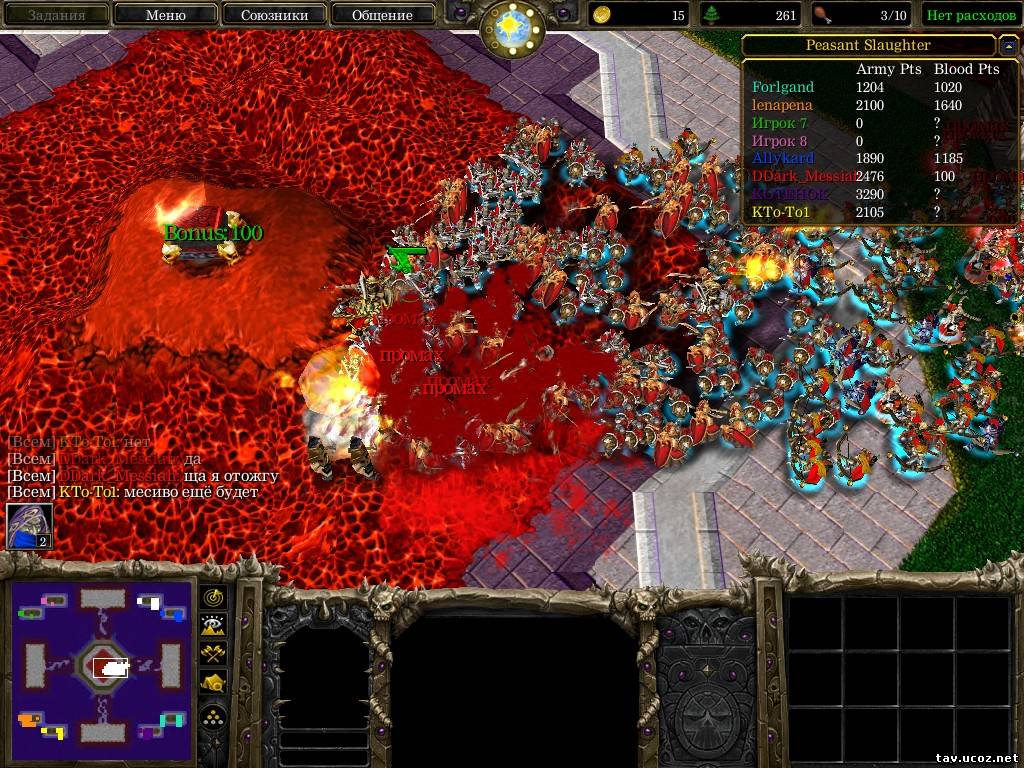Open the Общение chat log

(382, 15)
